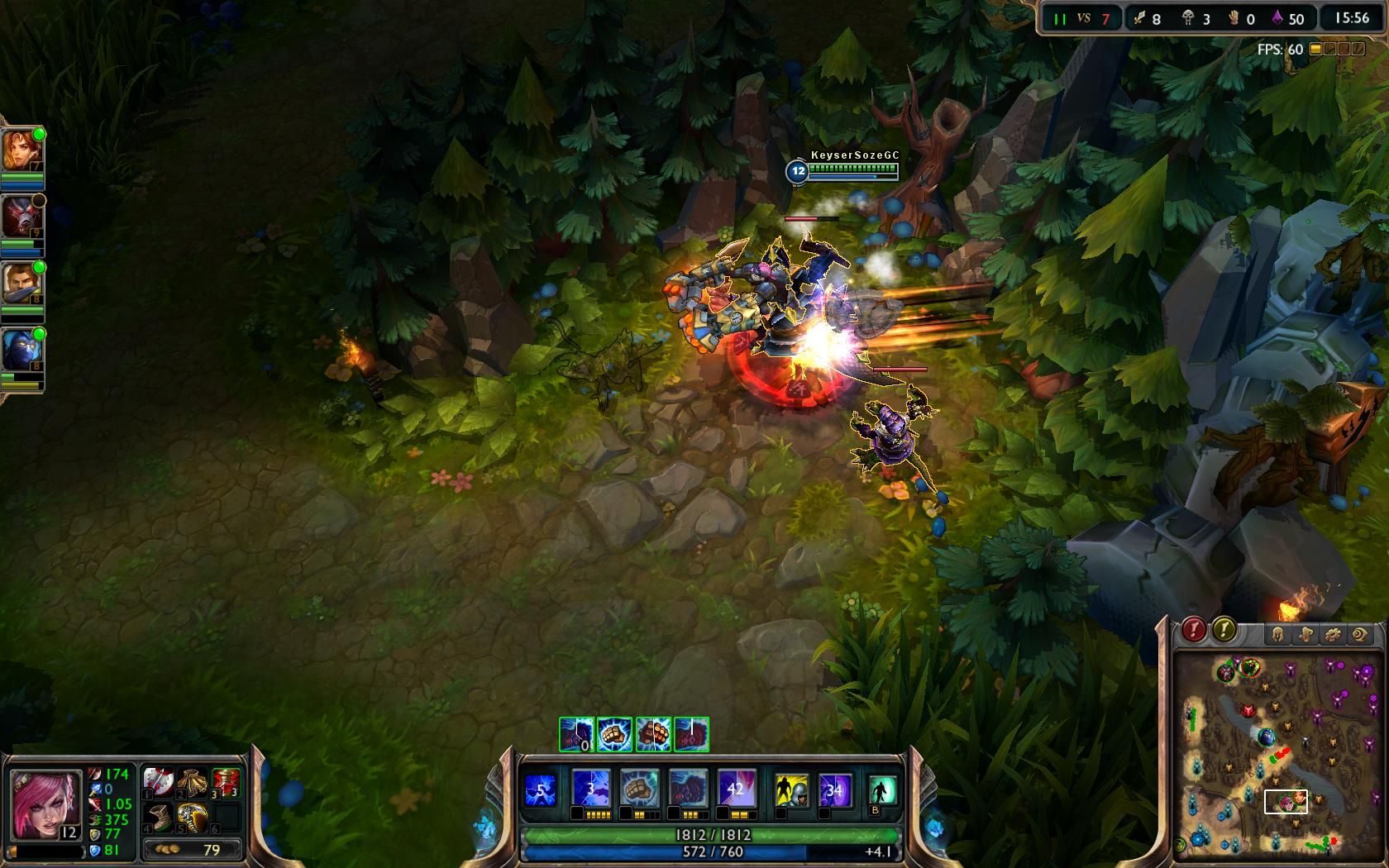The image size is (1389, 868).
Task: Click the fist buff icon above ability bar
Action: (614, 734)
